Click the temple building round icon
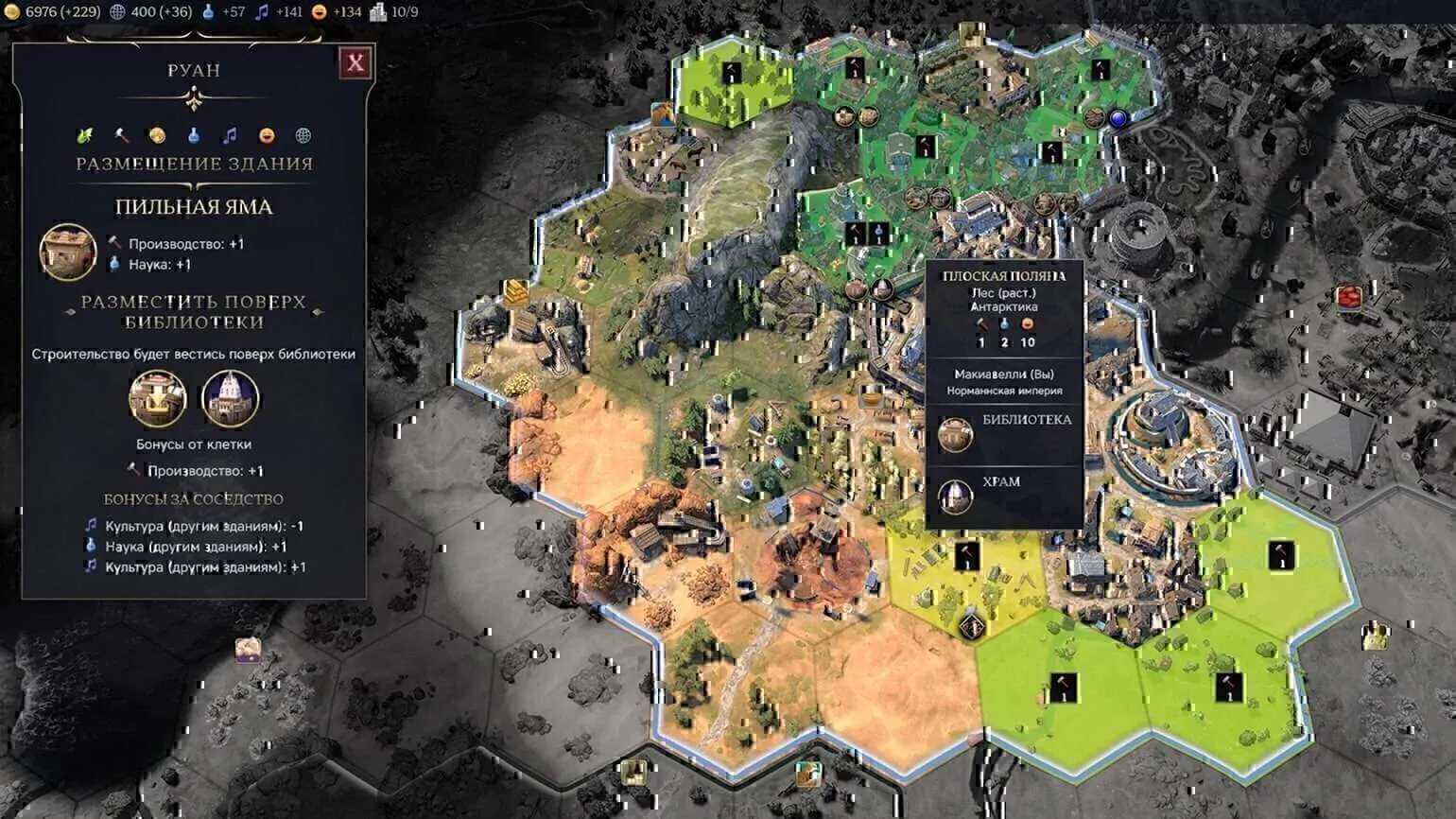The width and height of the screenshot is (1456, 819). click(x=230, y=398)
